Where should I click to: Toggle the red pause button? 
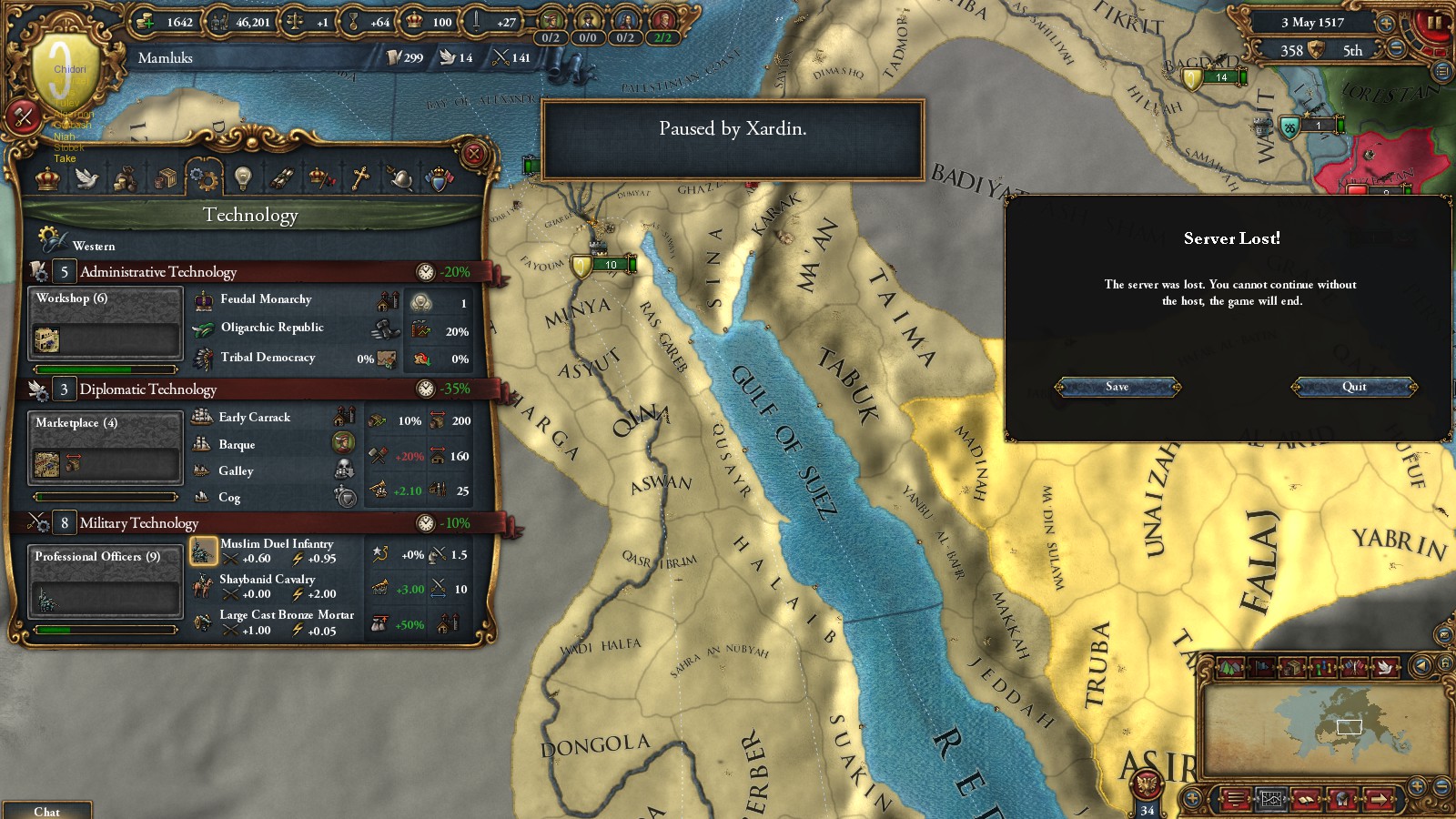1434,22
